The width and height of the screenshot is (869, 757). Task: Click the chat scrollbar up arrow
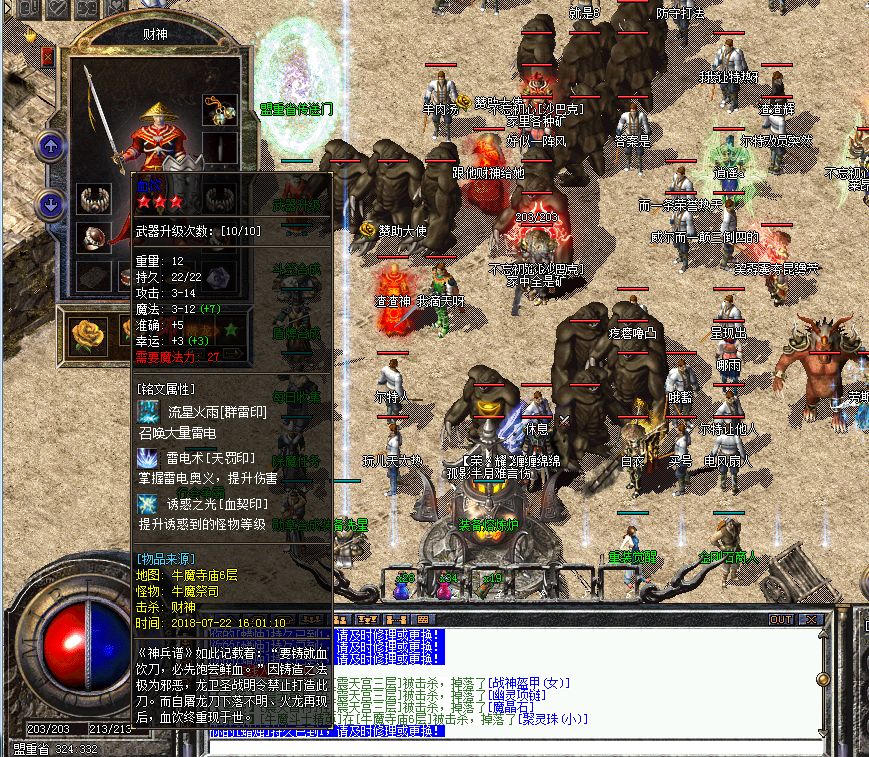pyautogui.click(x=824, y=635)
